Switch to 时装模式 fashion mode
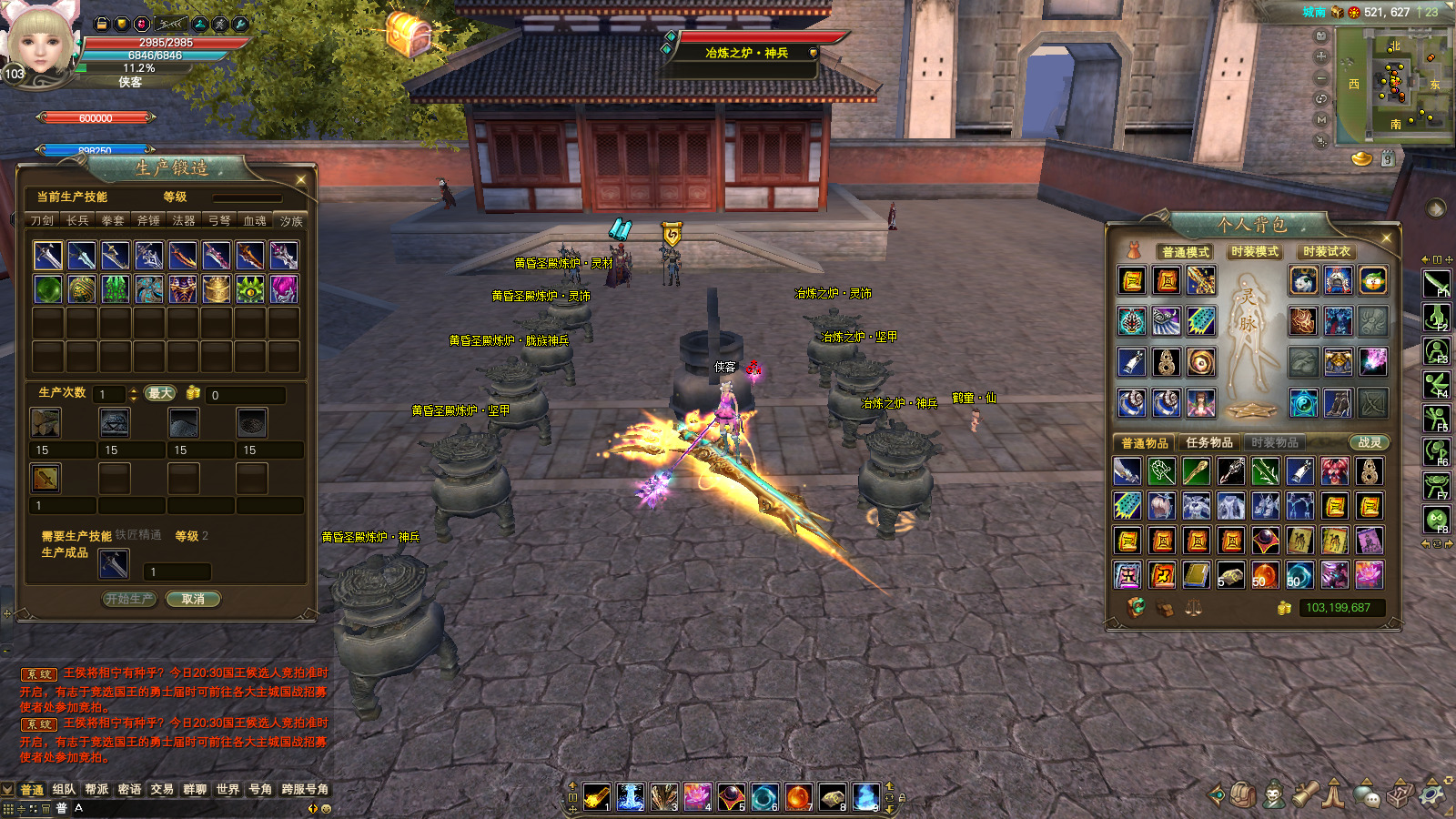Screen dimensions: 1456x819 tap(1254, 251)
